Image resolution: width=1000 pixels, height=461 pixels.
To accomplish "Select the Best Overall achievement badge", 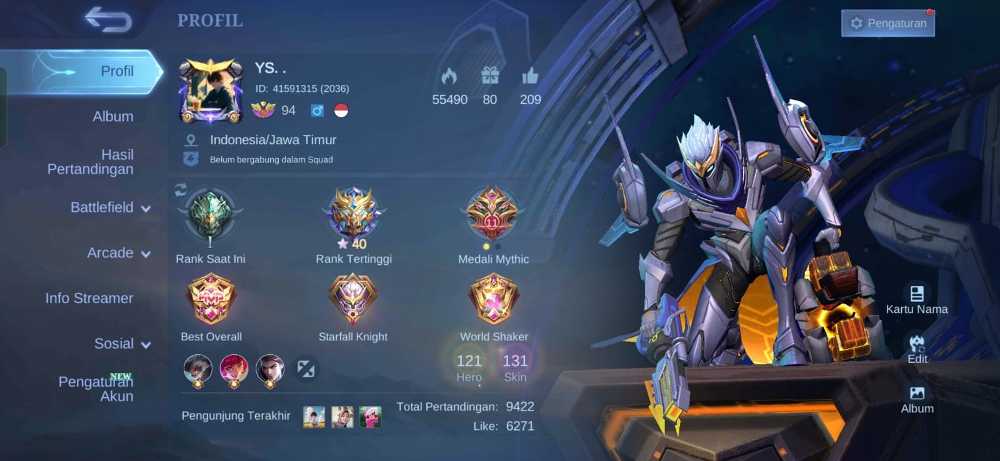I will click(211, 300).
